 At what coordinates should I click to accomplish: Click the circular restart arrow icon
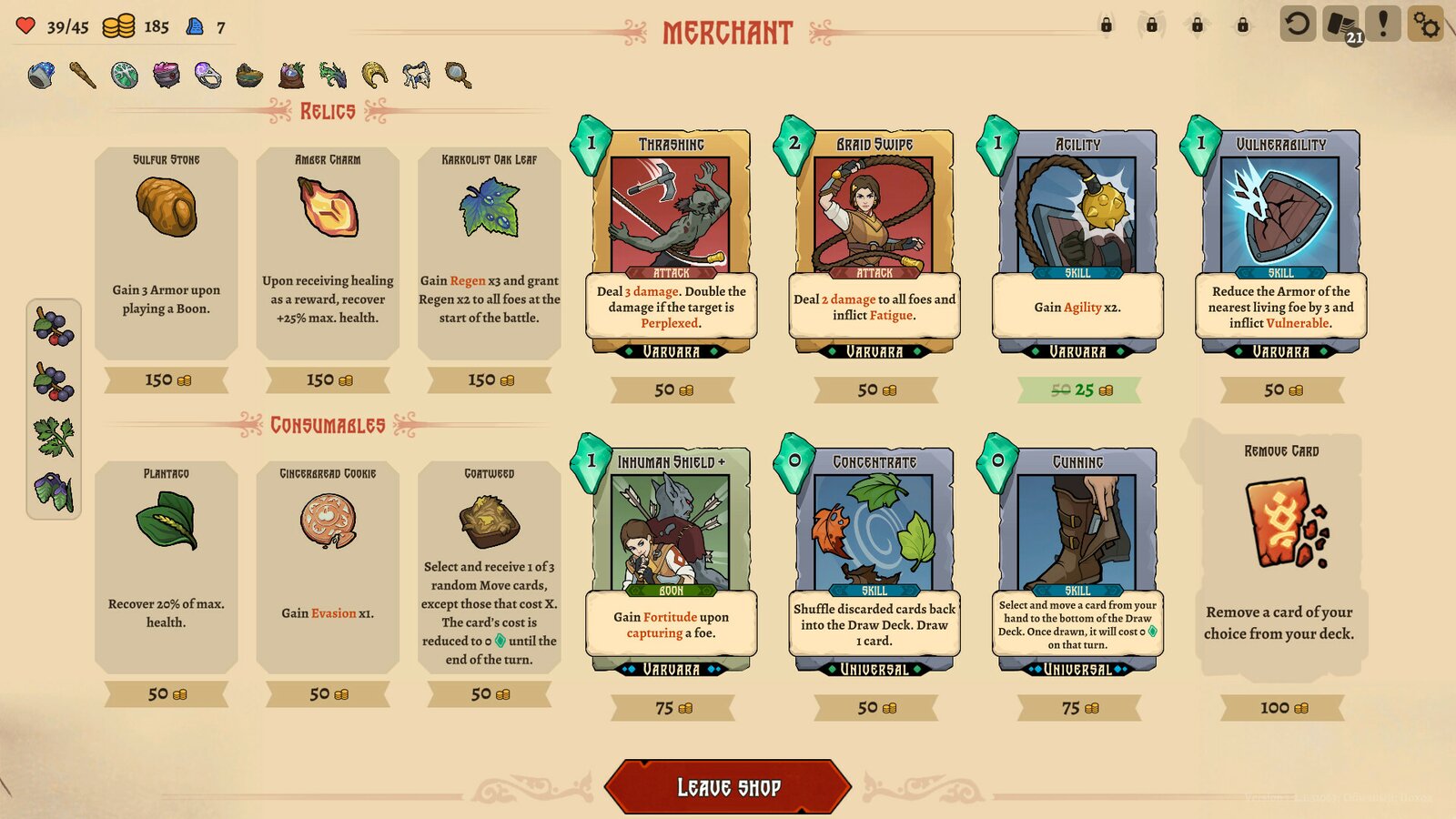(x=1299, y=25)
